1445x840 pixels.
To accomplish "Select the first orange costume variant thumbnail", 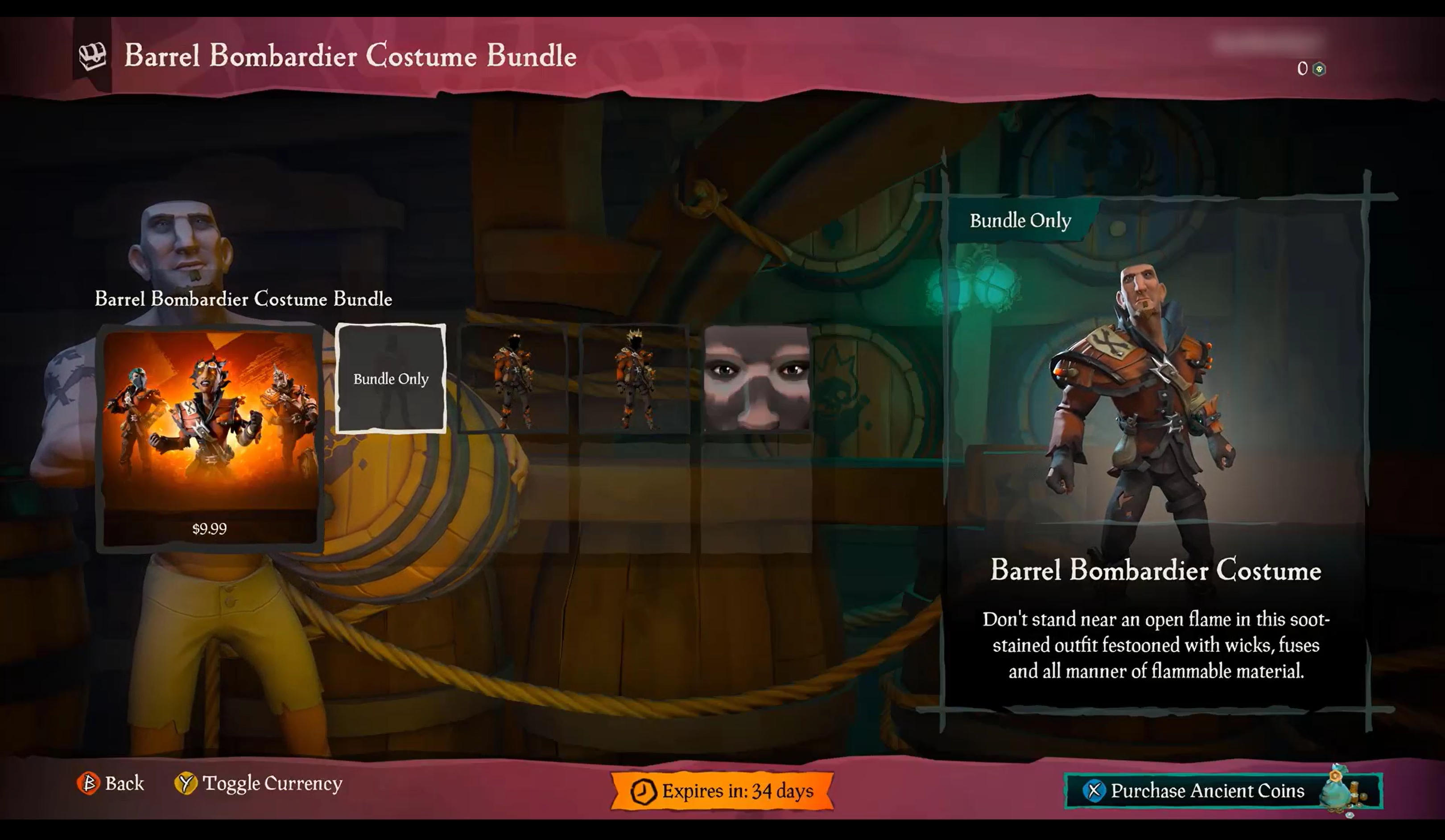I will click(x=516, y=379).
